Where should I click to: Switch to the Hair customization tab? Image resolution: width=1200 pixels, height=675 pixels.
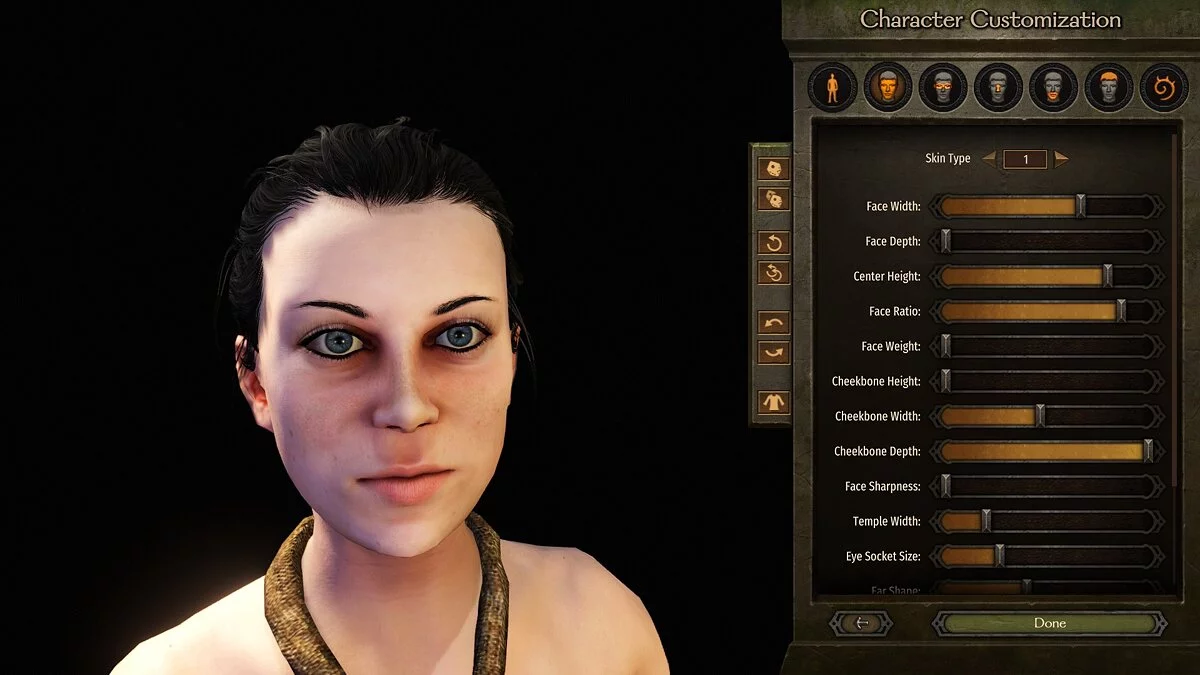(x=1108, y=88)
